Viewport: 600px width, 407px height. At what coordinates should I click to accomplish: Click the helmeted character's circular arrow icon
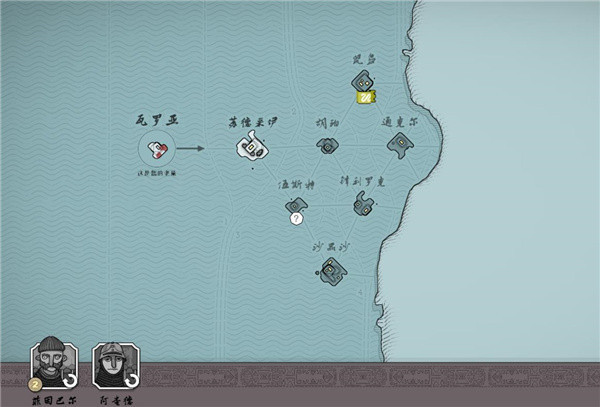(x=130, y=382)
